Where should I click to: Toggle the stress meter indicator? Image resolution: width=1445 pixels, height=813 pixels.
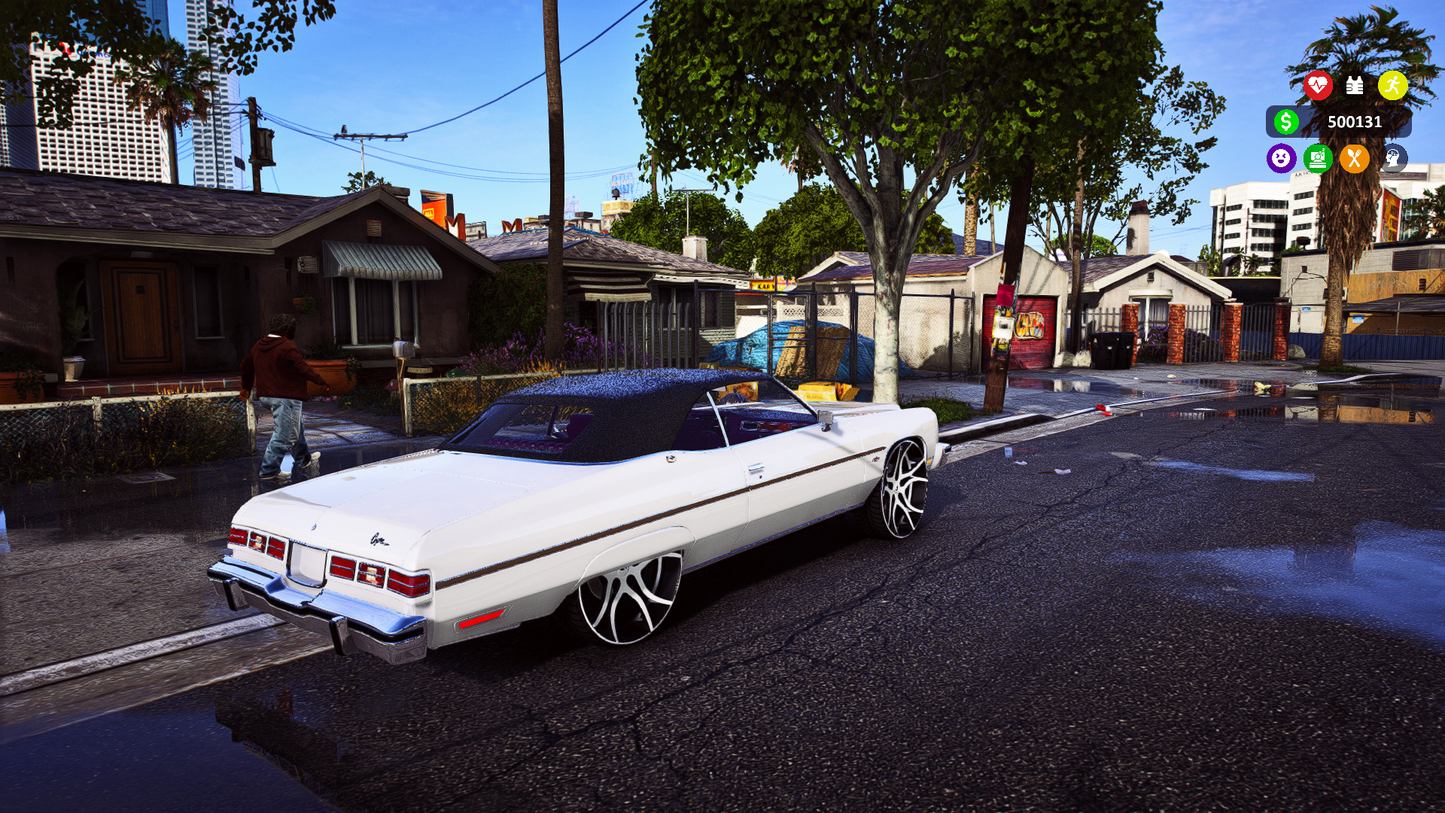pos(1392,158)
